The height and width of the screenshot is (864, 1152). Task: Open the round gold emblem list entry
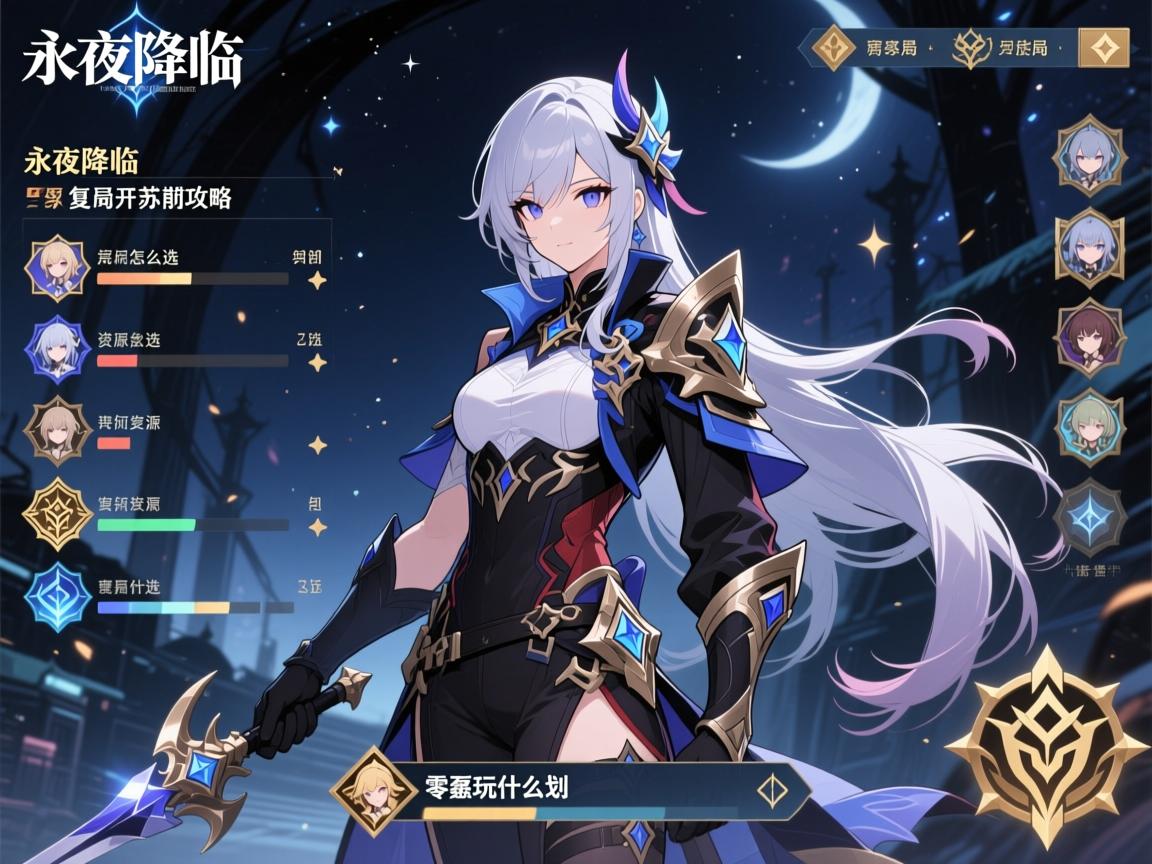[x=59, y=513]
